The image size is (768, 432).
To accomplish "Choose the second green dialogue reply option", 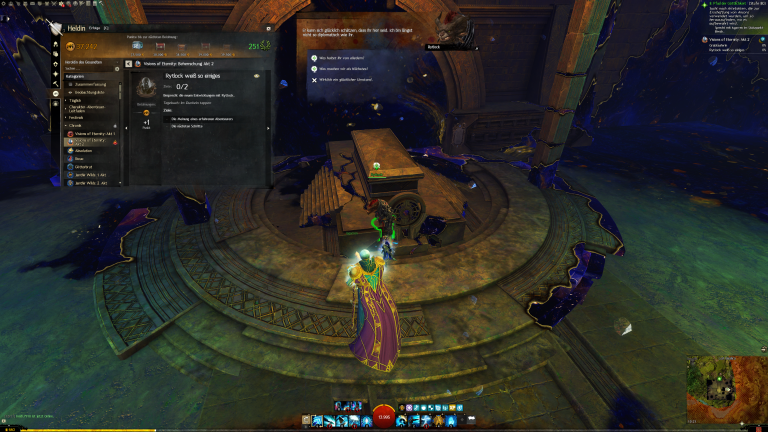I will (x=347, y=68).
